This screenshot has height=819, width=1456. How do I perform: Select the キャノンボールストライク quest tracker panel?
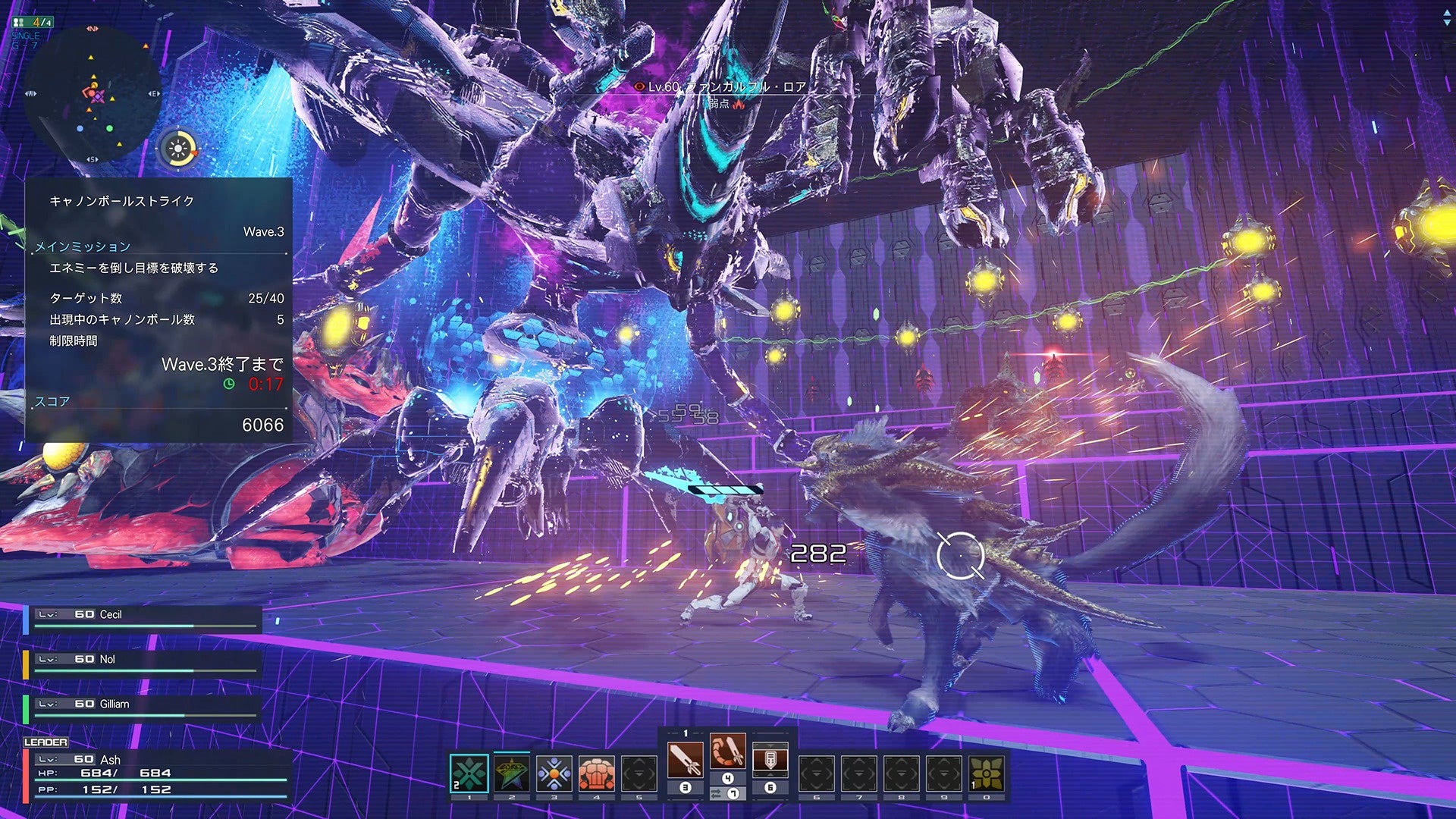(x=158, y=309)
